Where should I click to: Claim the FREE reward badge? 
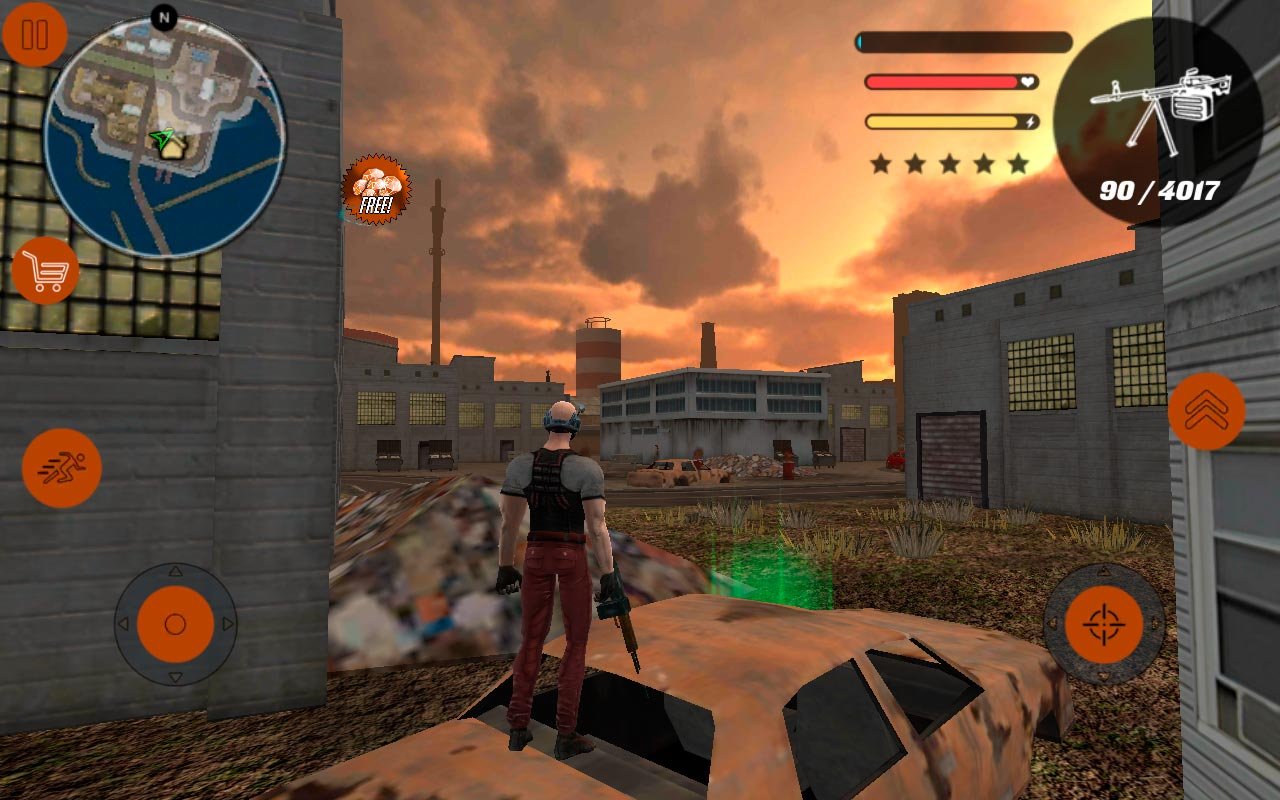376,189
